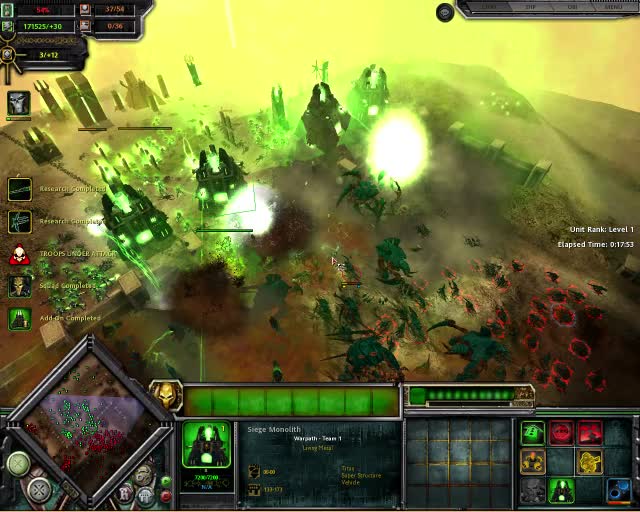Image resolution: width=640 pixels, height=512 pixels.
Task: Activate the blue orb ability icon
Action: coord(619,490)
